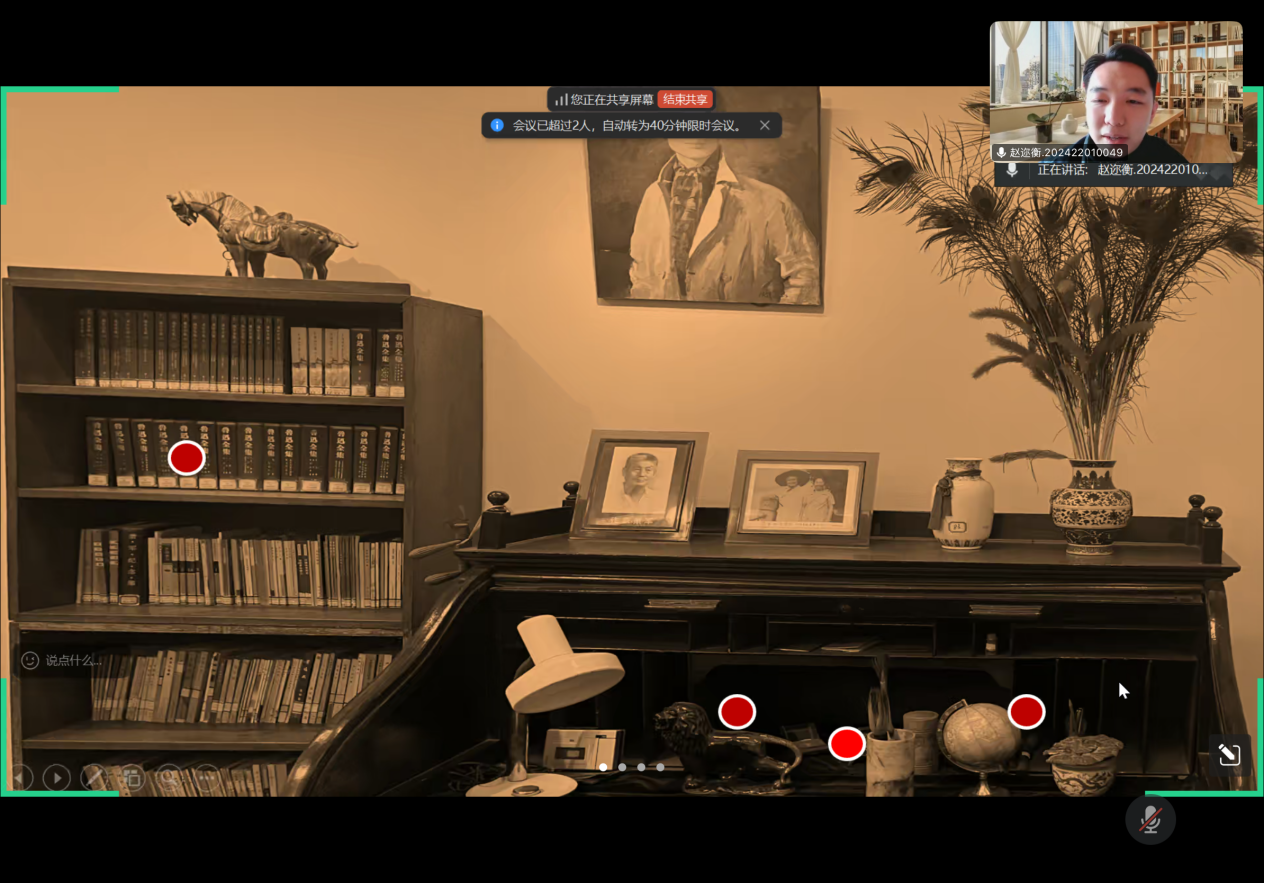
Task: Open the three-dots more options button
Action: point(206,778)
